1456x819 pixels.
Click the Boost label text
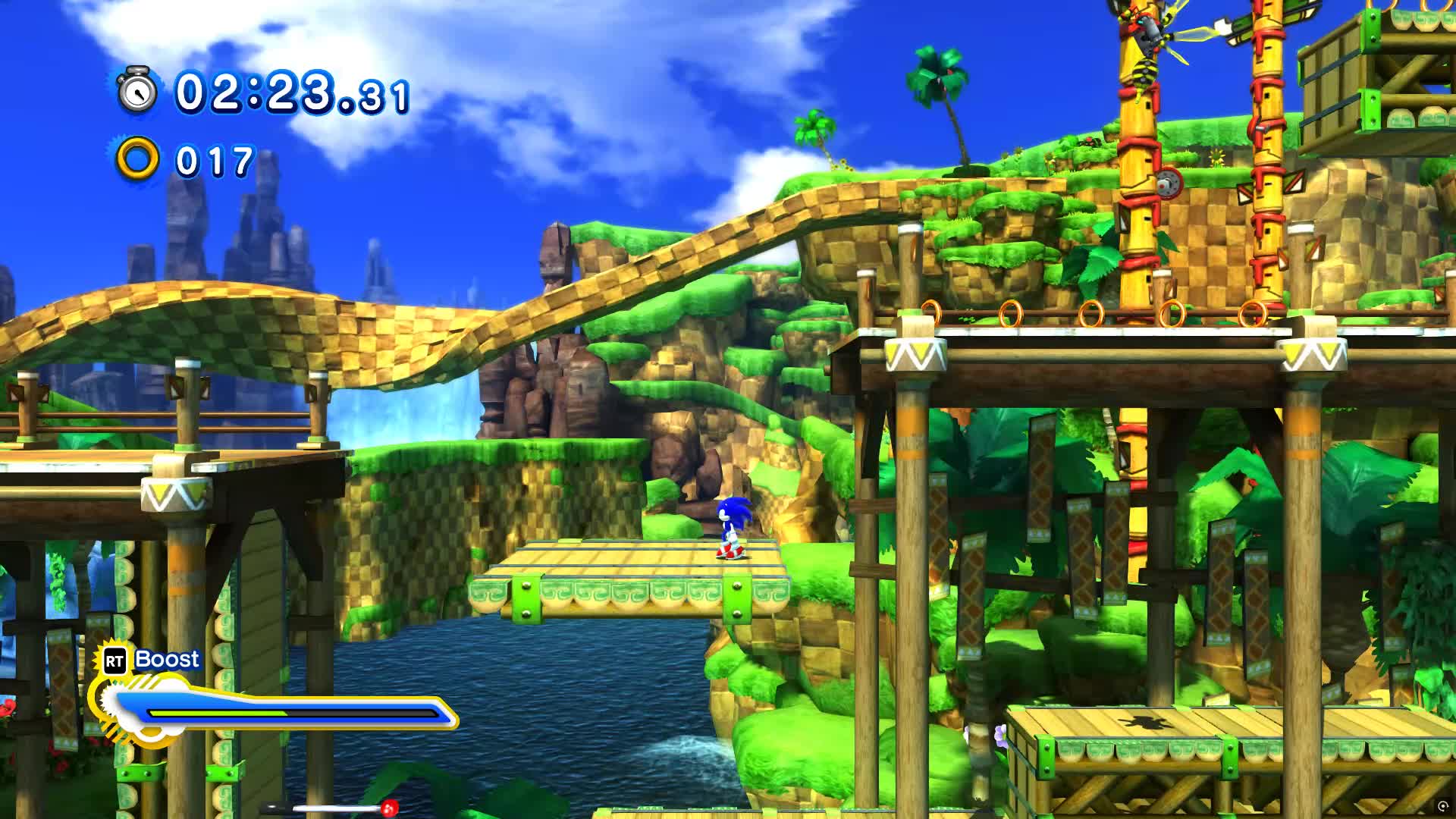click(x=167, y=660)
